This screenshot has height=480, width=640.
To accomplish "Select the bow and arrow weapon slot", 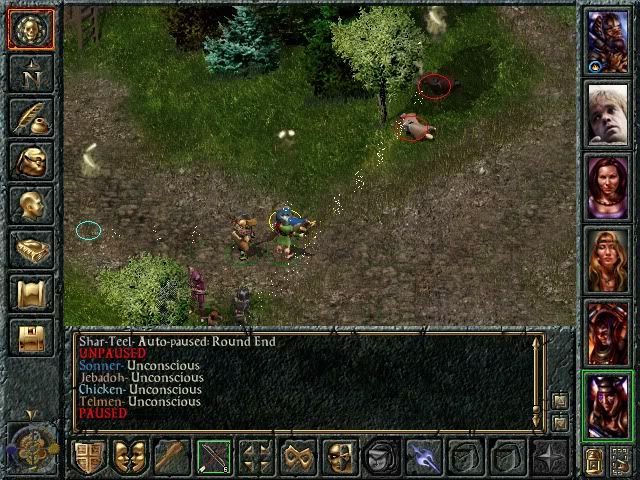I will tap(214, 457).
